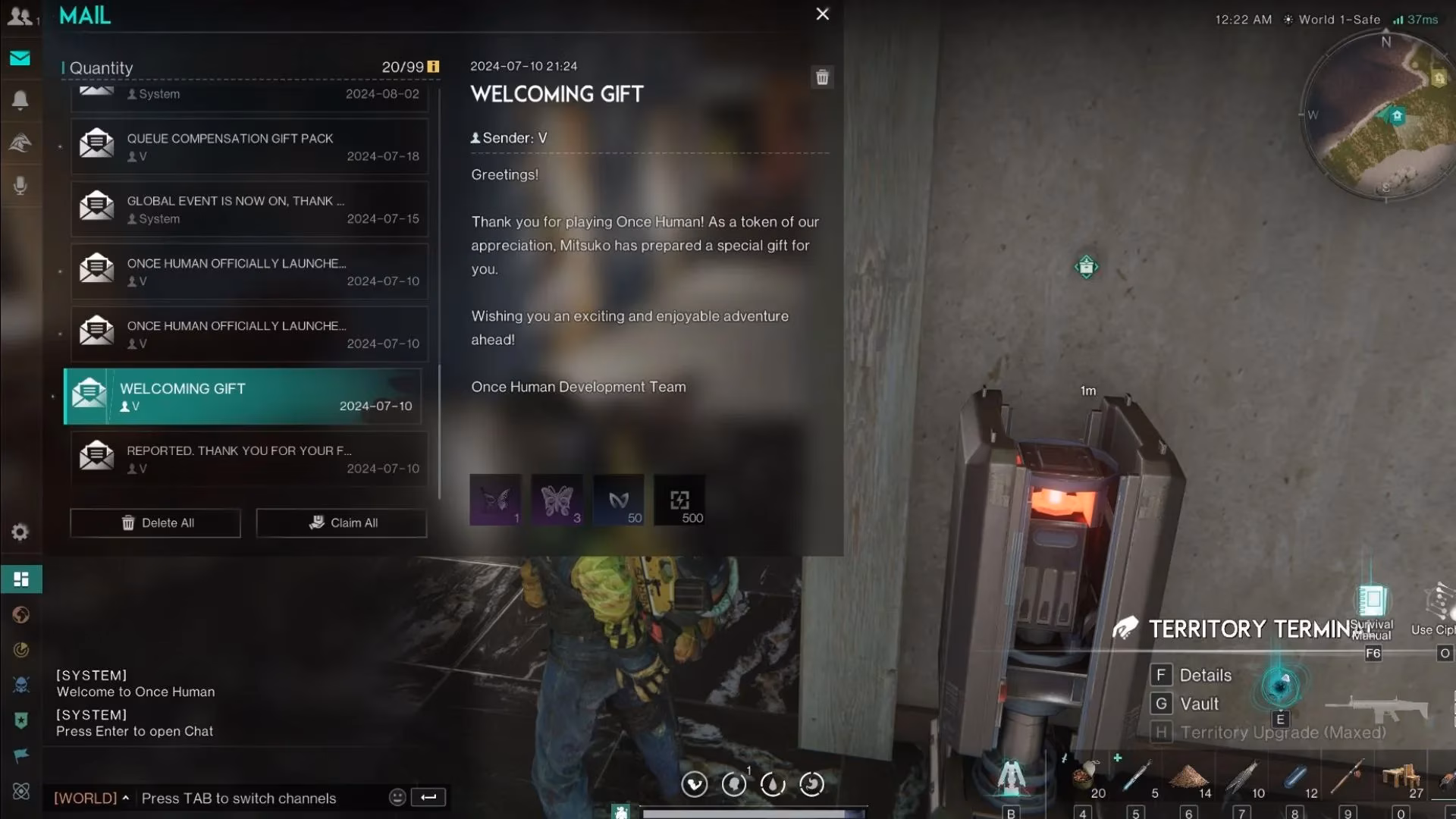Select the reward item with quantity 50
The width and height of the screenshot is (1456, 819).
[618, 500]
